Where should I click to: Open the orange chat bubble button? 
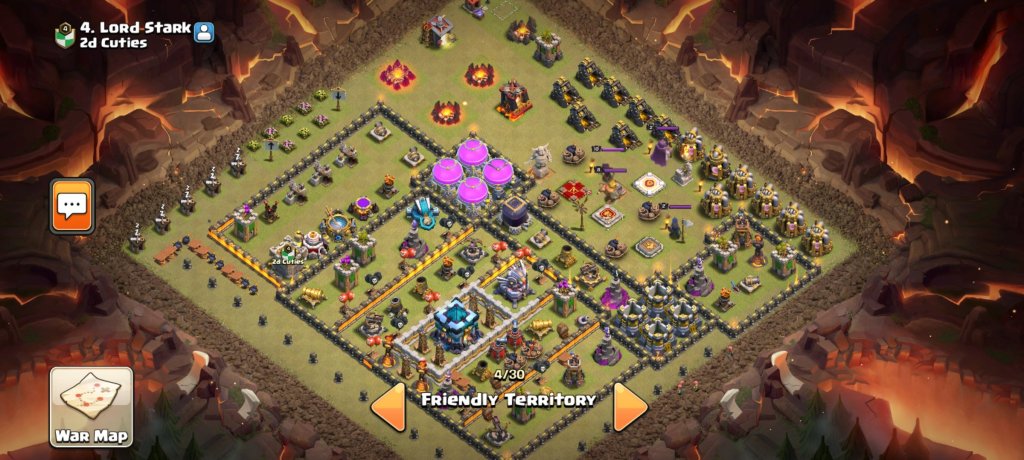72,206
